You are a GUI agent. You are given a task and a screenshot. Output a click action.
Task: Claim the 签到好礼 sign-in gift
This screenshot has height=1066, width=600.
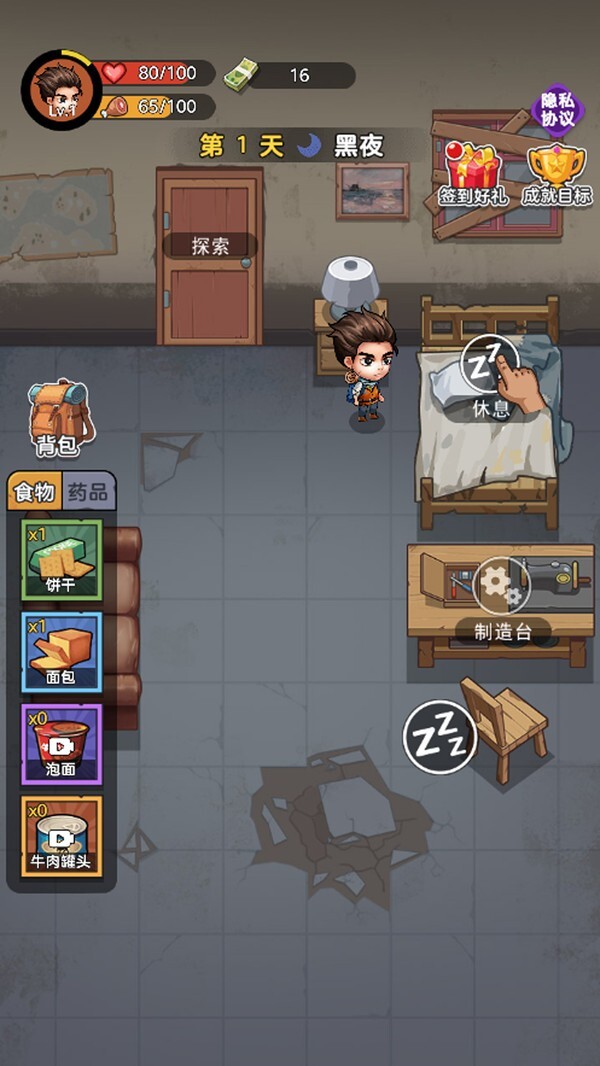(474, 174)
